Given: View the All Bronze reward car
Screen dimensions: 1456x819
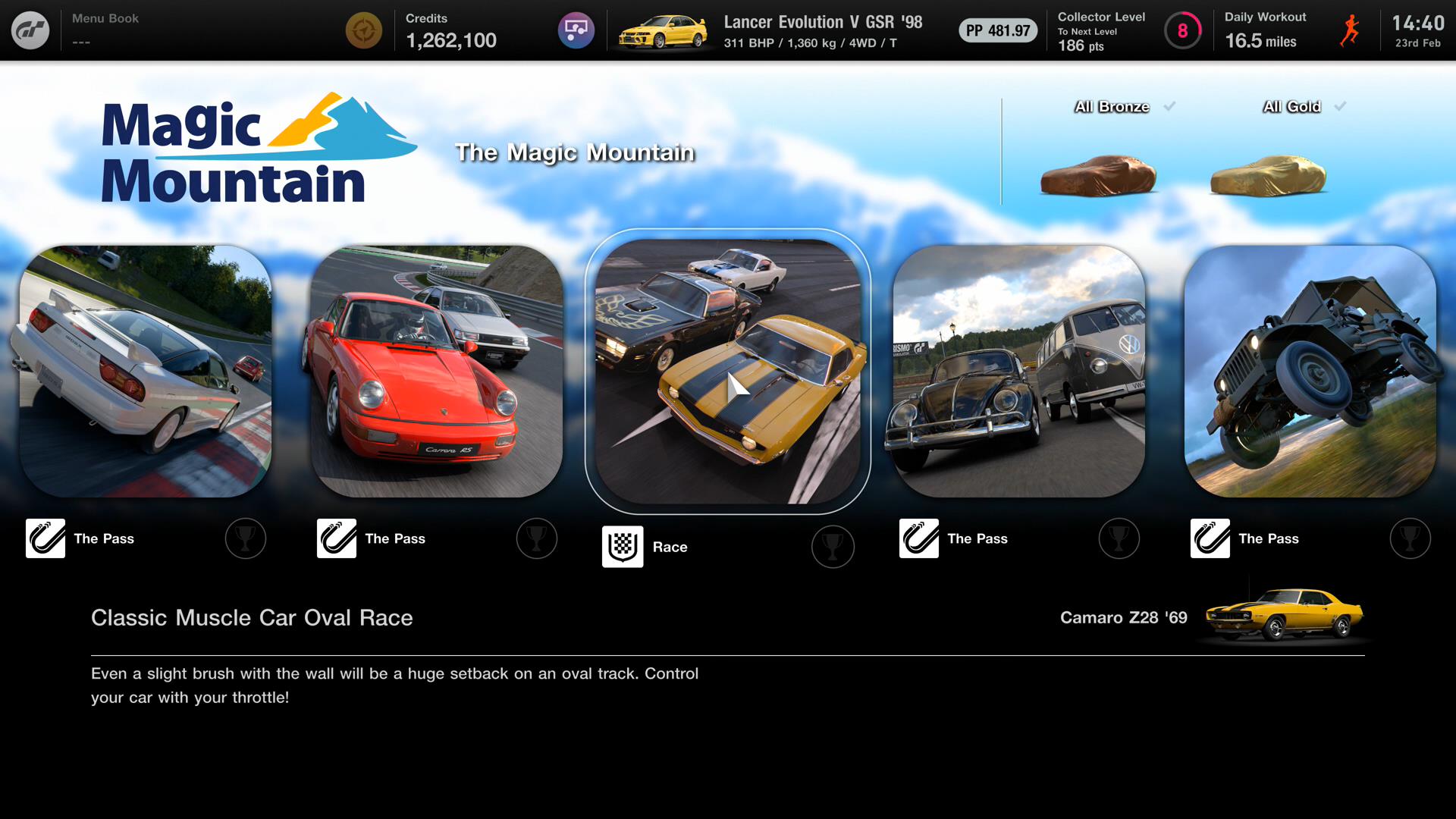Looking at the screenshot, I should [x=1098, y=174].
